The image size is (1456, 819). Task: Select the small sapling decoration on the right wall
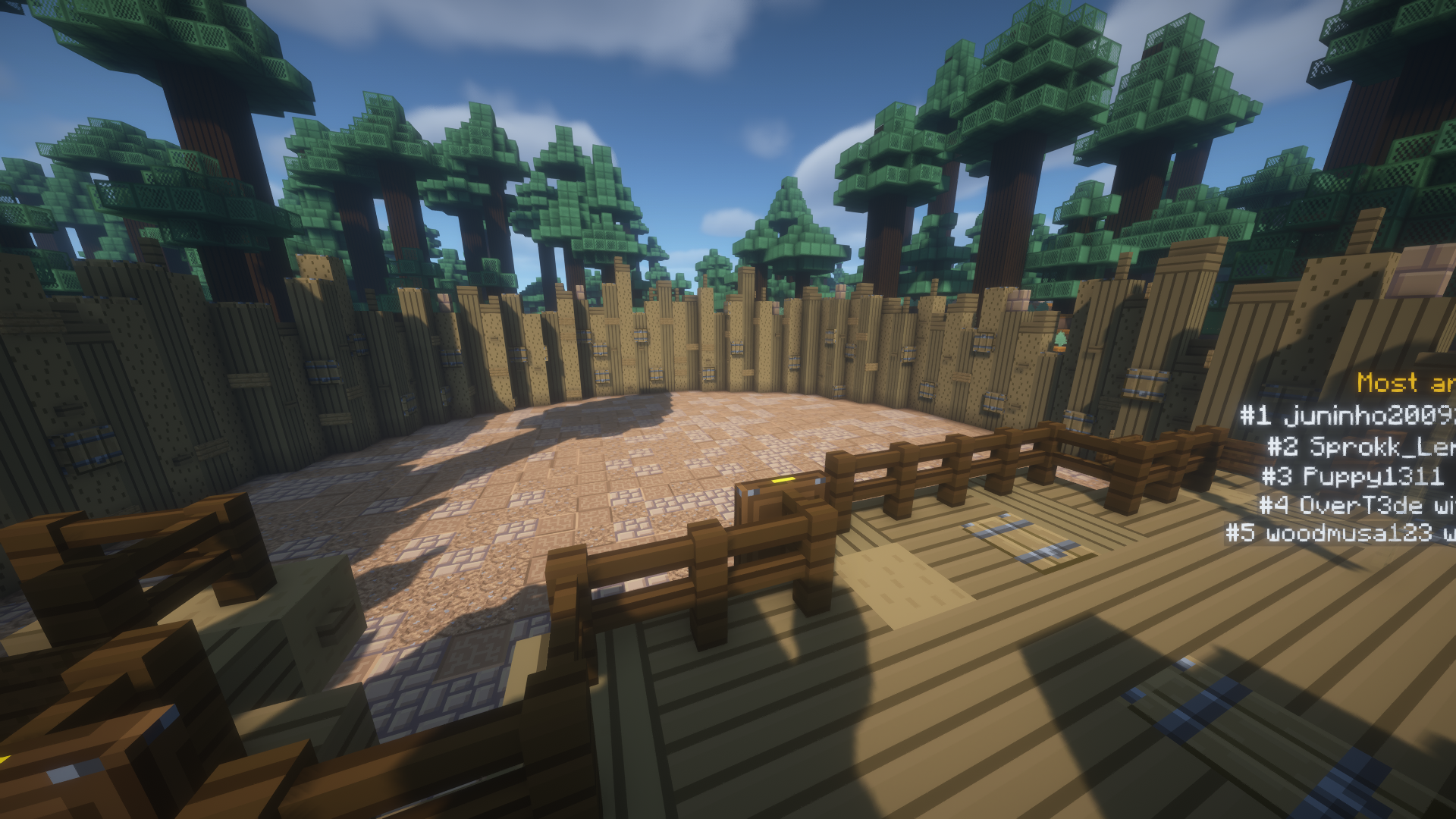point(1060,340)
